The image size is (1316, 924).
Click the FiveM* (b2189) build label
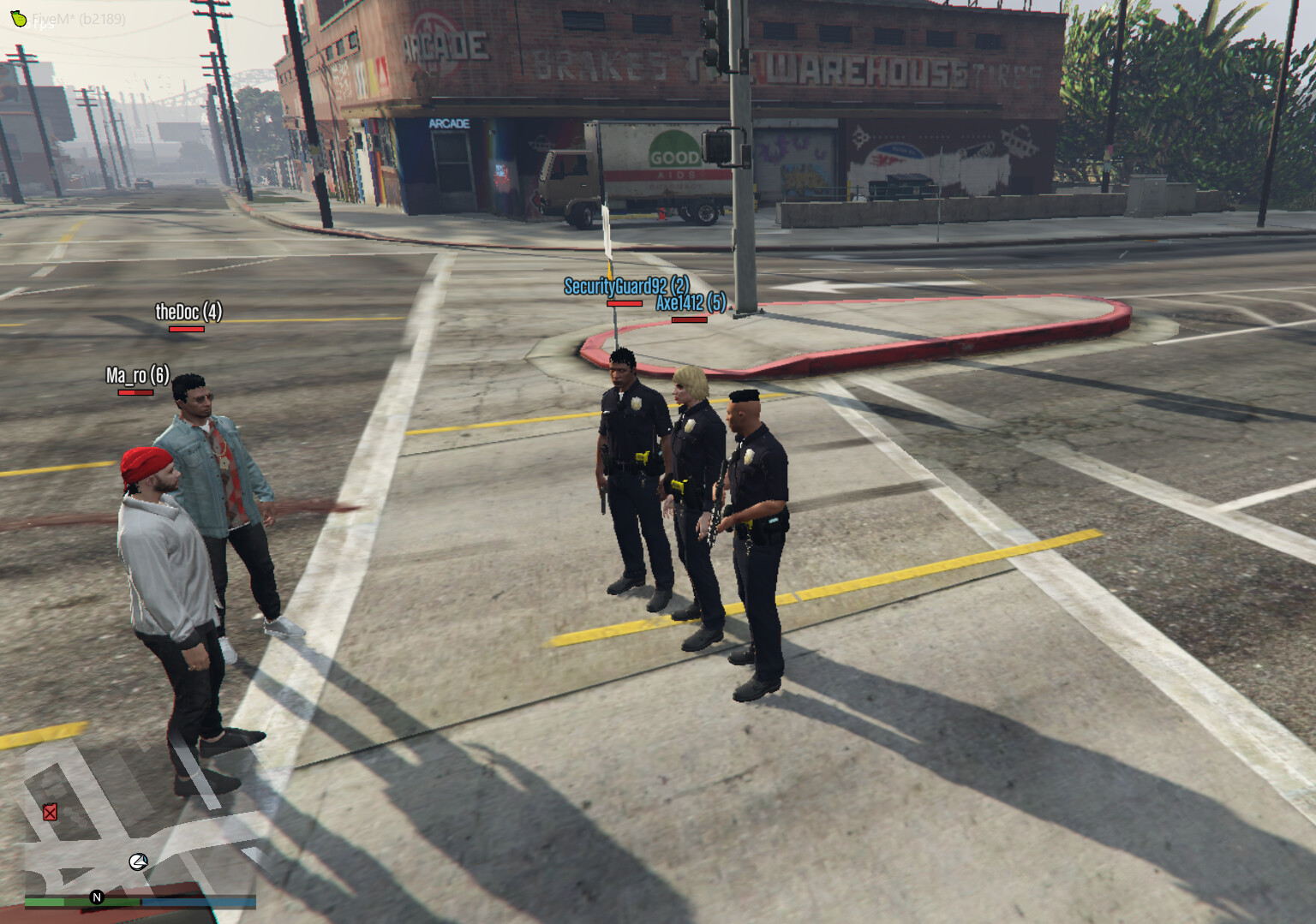(79, 21)
